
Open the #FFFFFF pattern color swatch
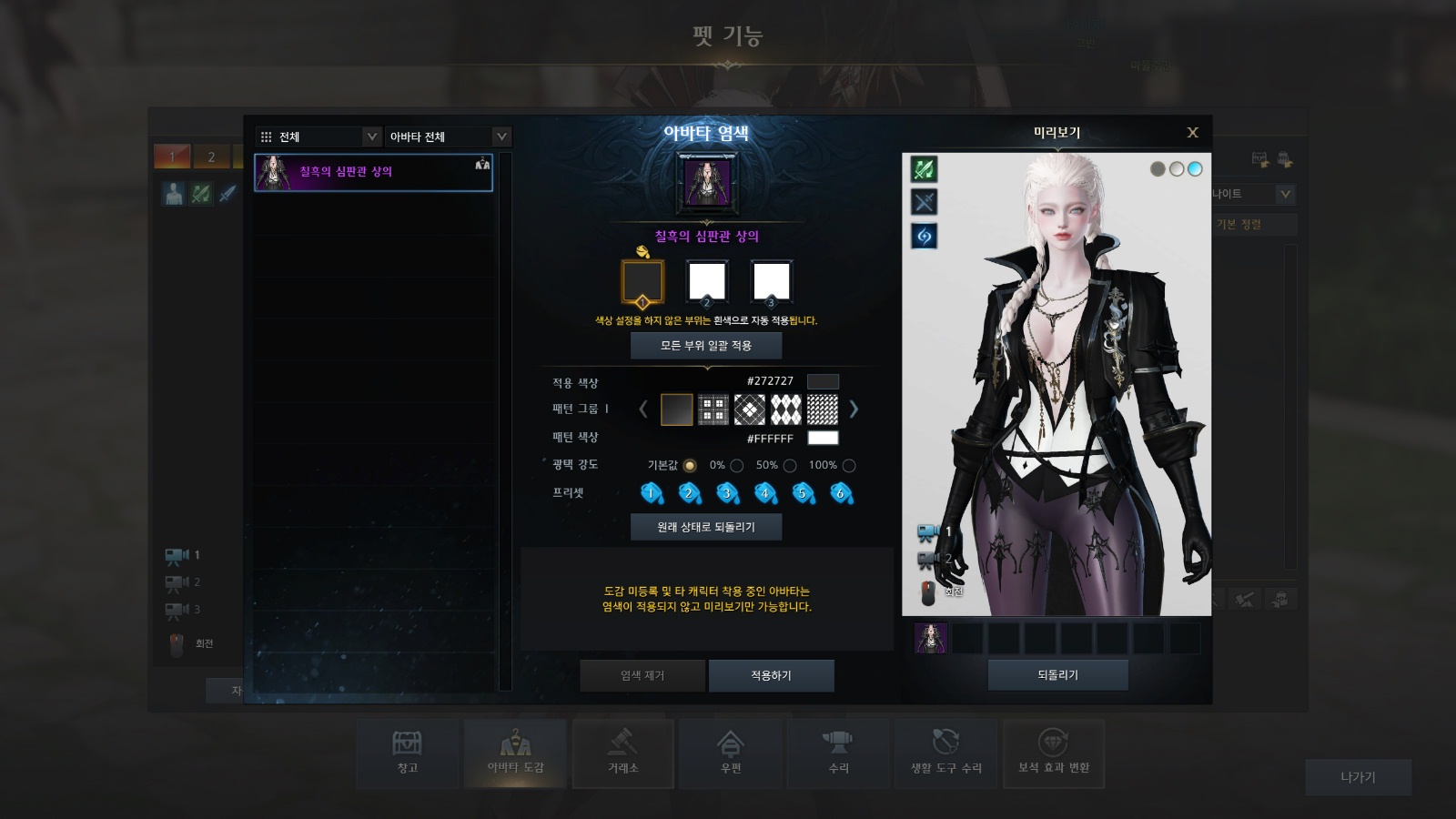(x=823, y=438)
